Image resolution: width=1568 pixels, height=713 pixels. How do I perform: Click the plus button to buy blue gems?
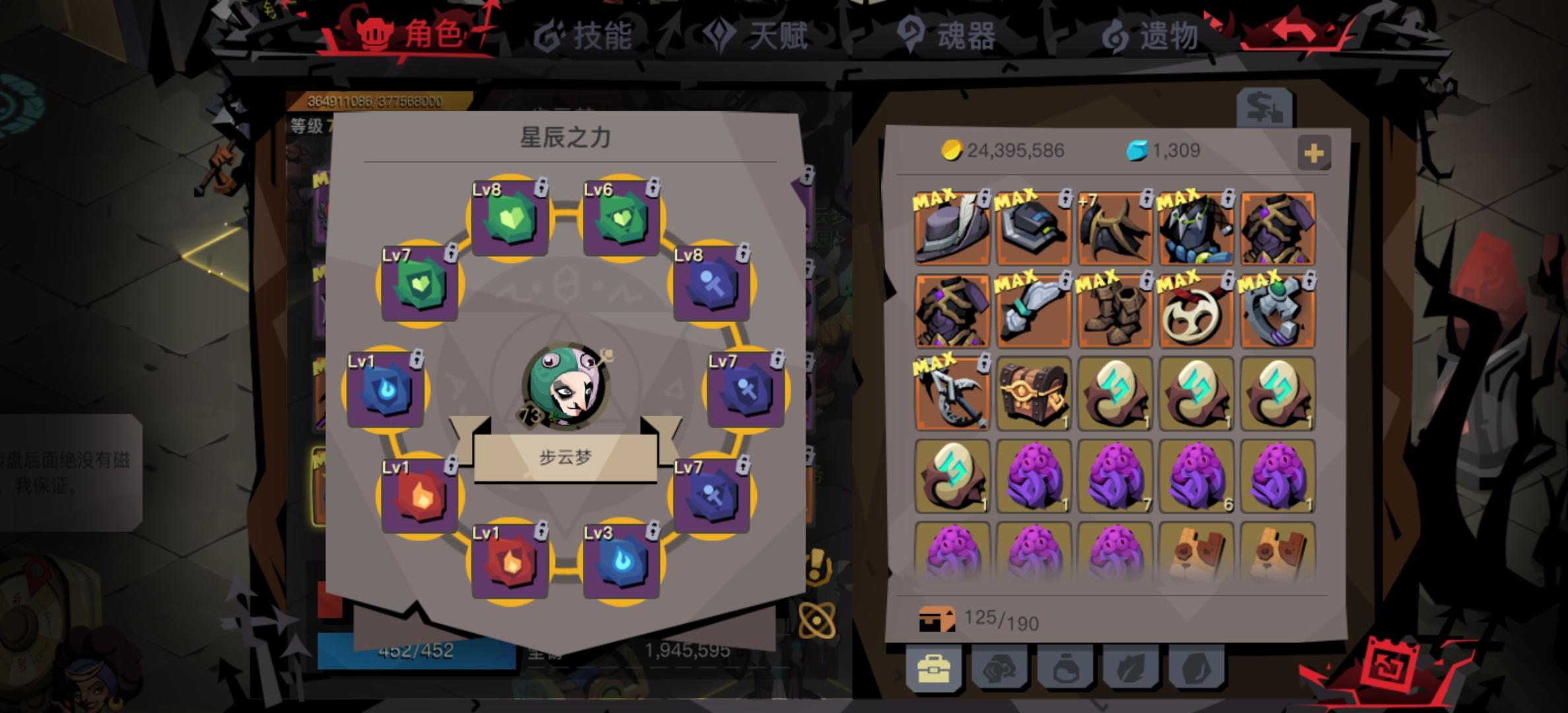pyautogui.click(x=1315, y=151)
